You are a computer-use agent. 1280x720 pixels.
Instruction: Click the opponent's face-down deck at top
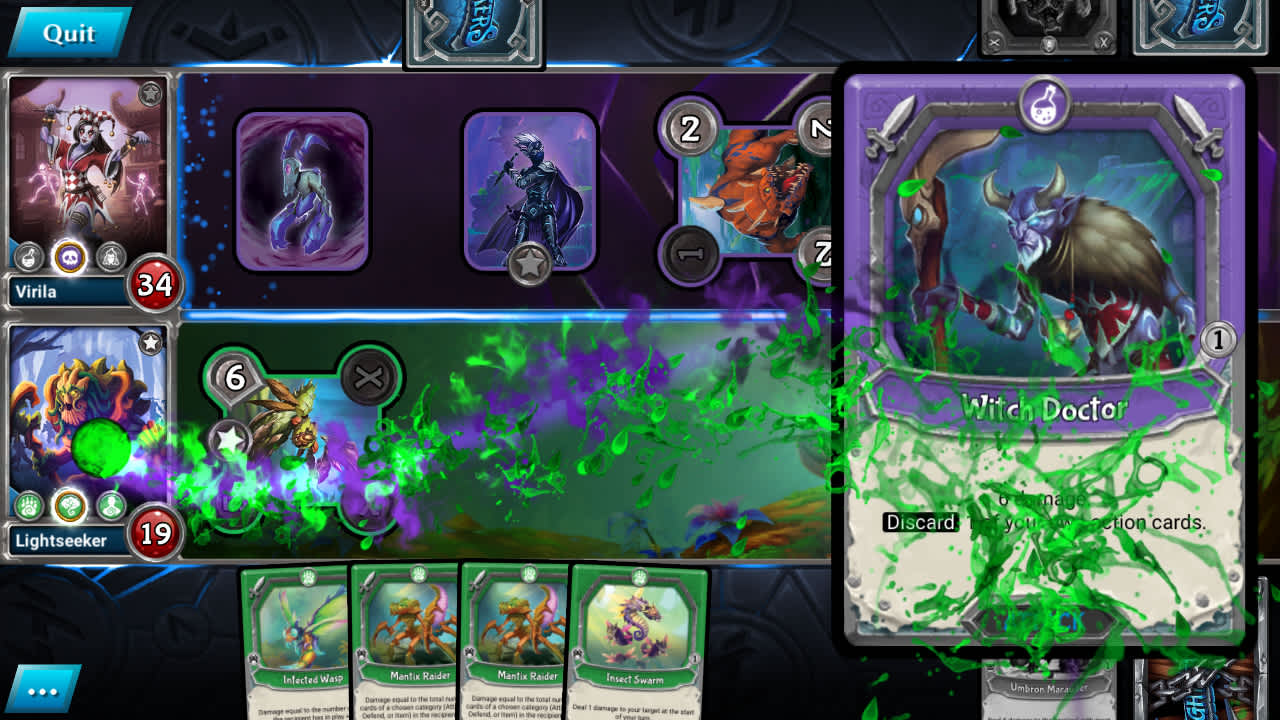[x=475, y=30]
